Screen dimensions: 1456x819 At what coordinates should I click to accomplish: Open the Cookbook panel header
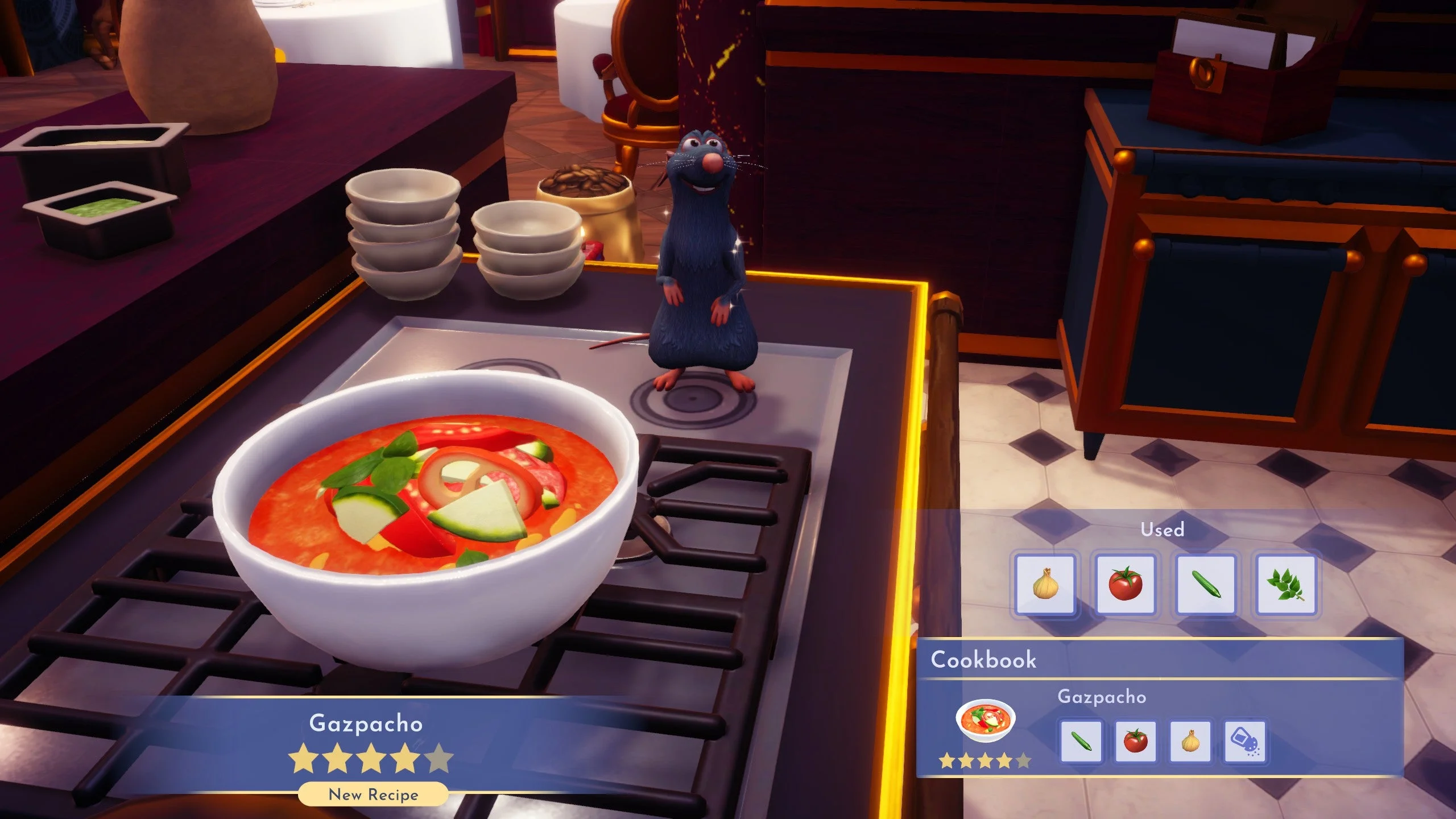point(983,660)
